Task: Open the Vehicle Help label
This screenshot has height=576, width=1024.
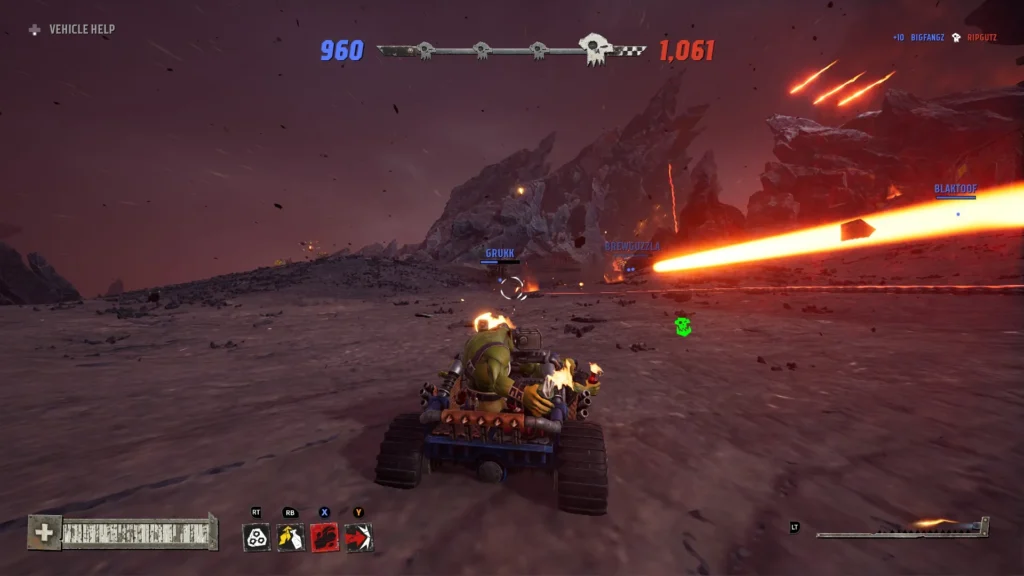Action: [x=82, y=30]
